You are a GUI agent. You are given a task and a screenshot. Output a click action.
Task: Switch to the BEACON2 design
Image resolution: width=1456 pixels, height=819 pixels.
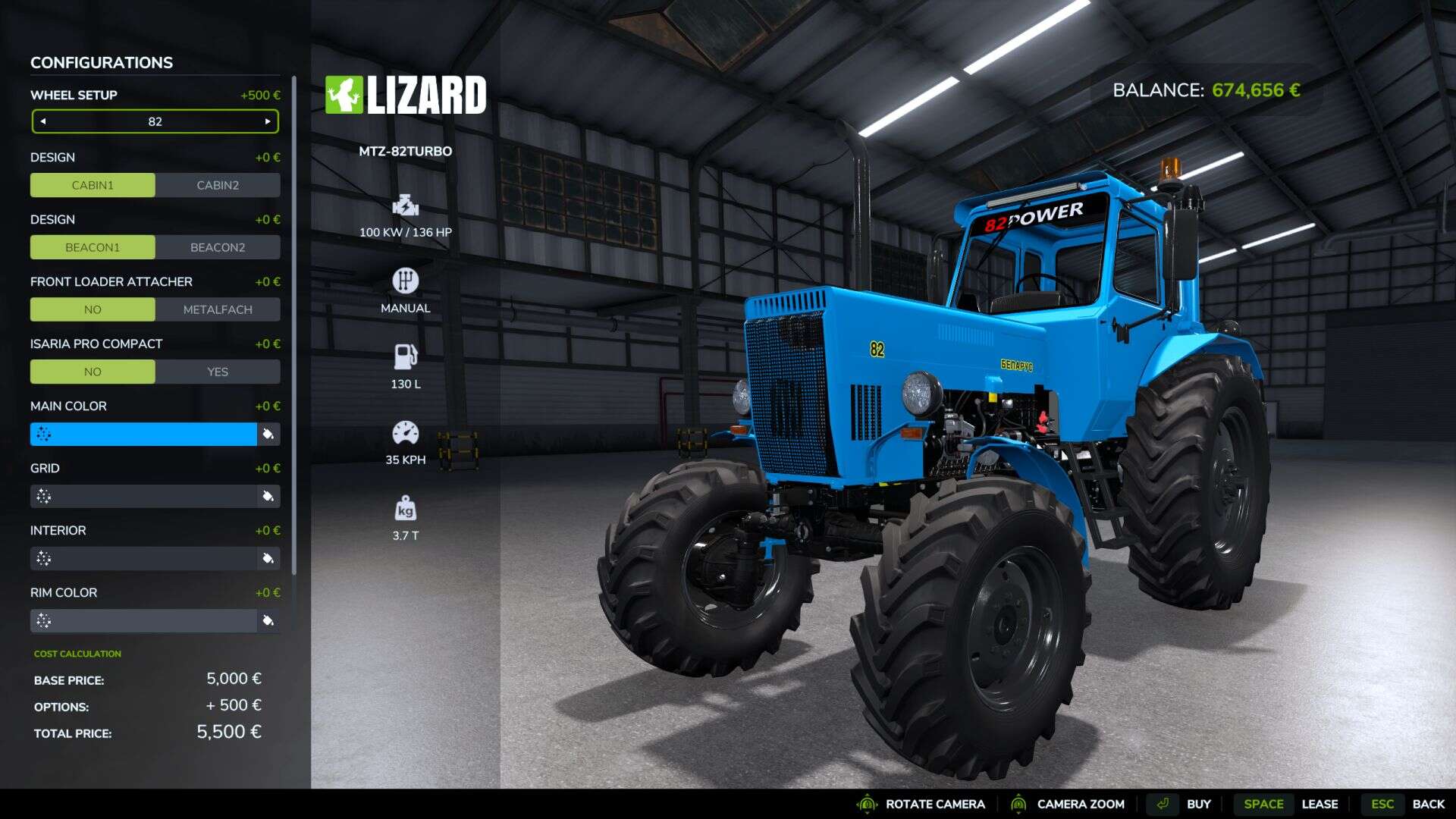pyautogui.click(x=218, y=247)
